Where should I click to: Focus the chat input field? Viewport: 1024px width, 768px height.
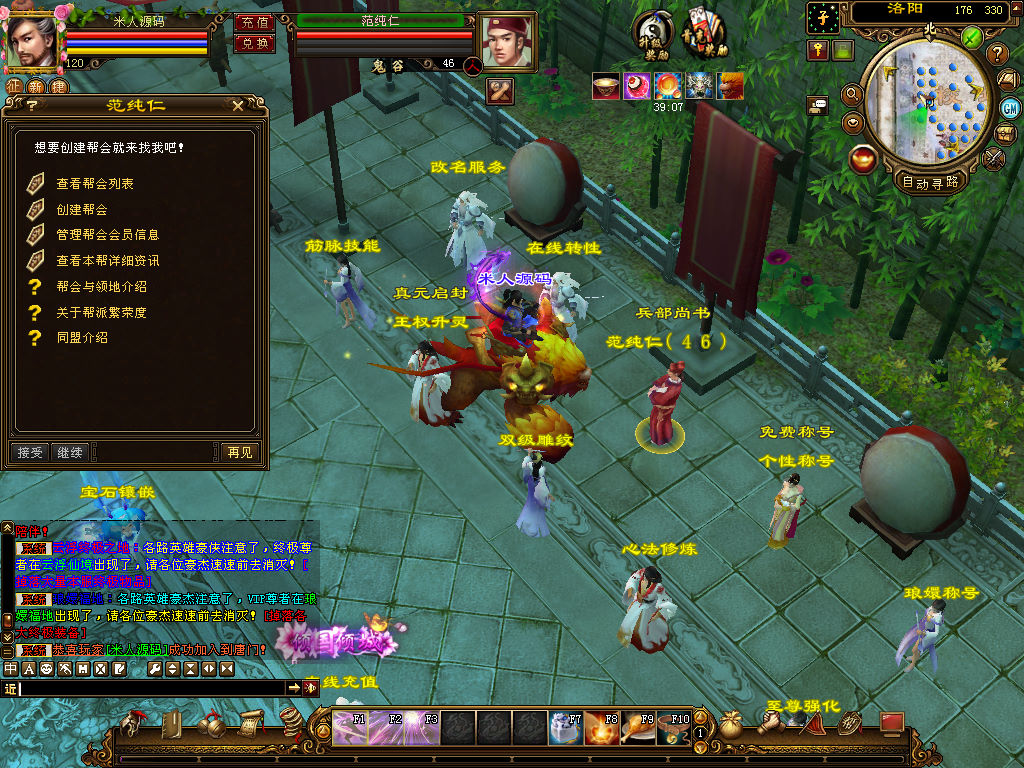[150, 688]
